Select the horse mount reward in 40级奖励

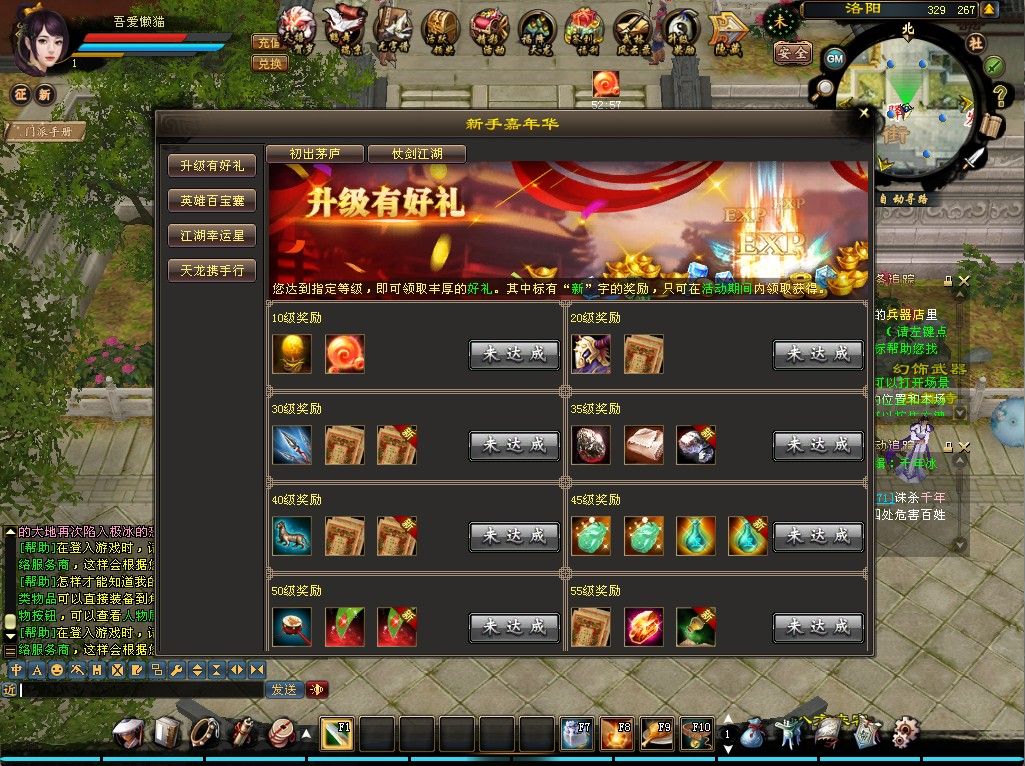(x=292, y=536)
